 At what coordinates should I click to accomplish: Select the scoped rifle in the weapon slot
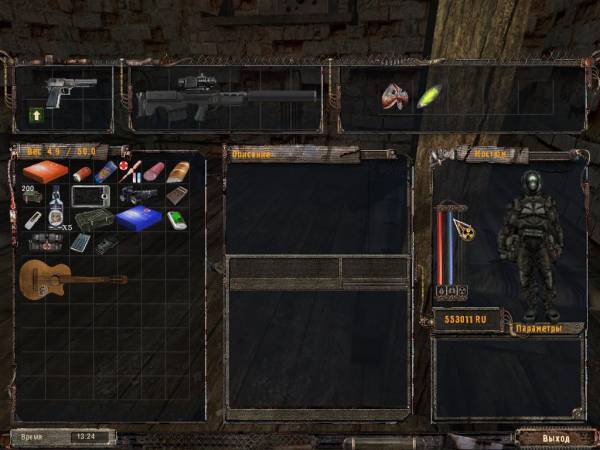tap(225, 97)
